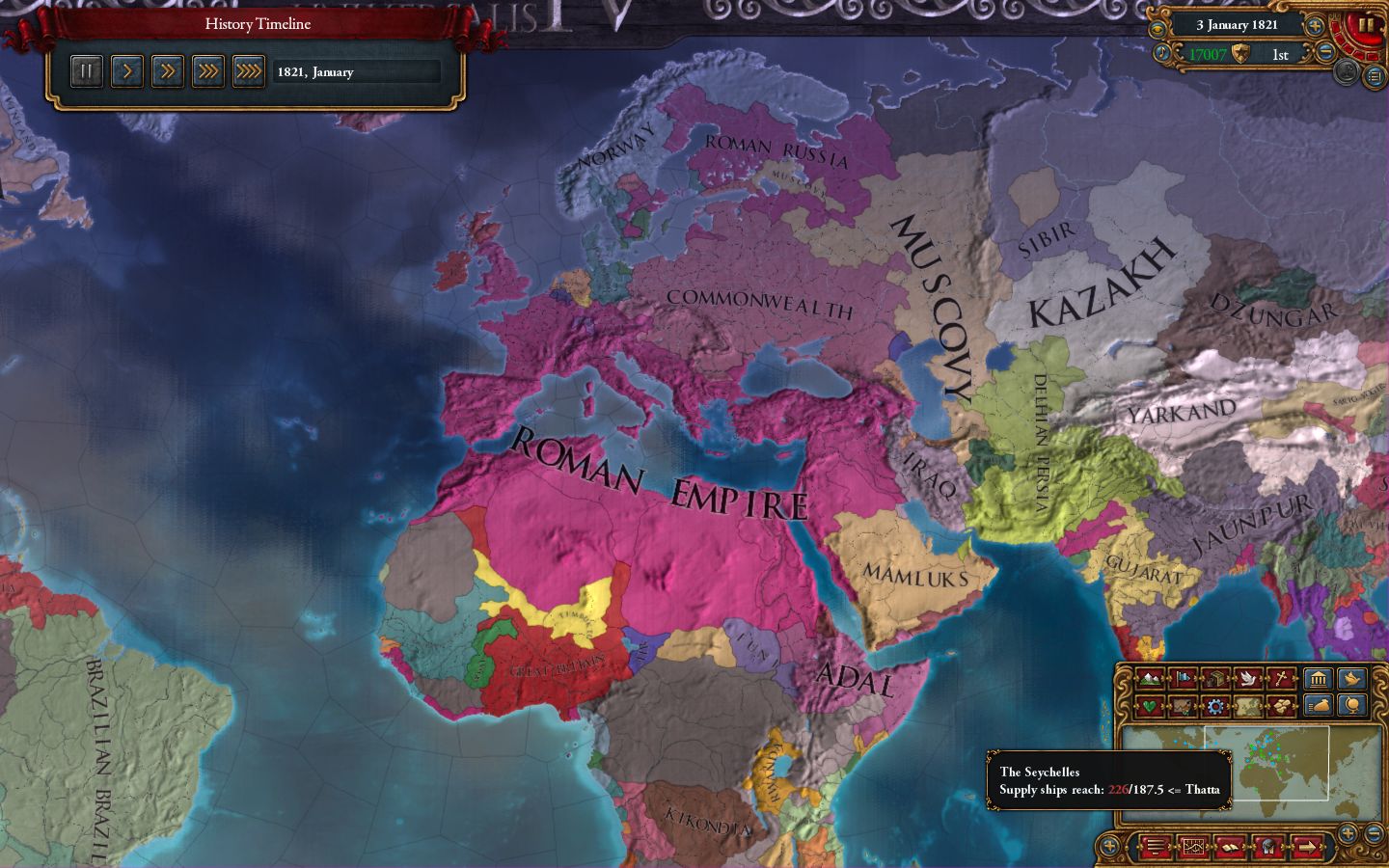Choose the opinion mapmode heart icon
1389x868 pixels.
click(x=1150, y=705)
